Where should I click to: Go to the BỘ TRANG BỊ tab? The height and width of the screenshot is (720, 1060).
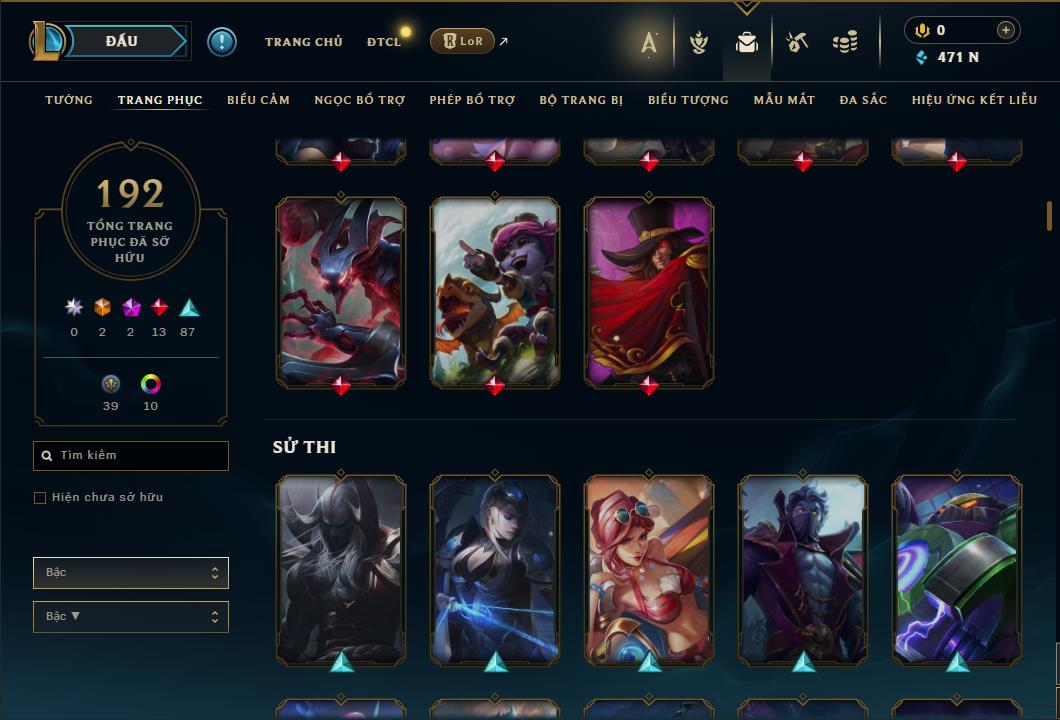[x=581, y=100]
